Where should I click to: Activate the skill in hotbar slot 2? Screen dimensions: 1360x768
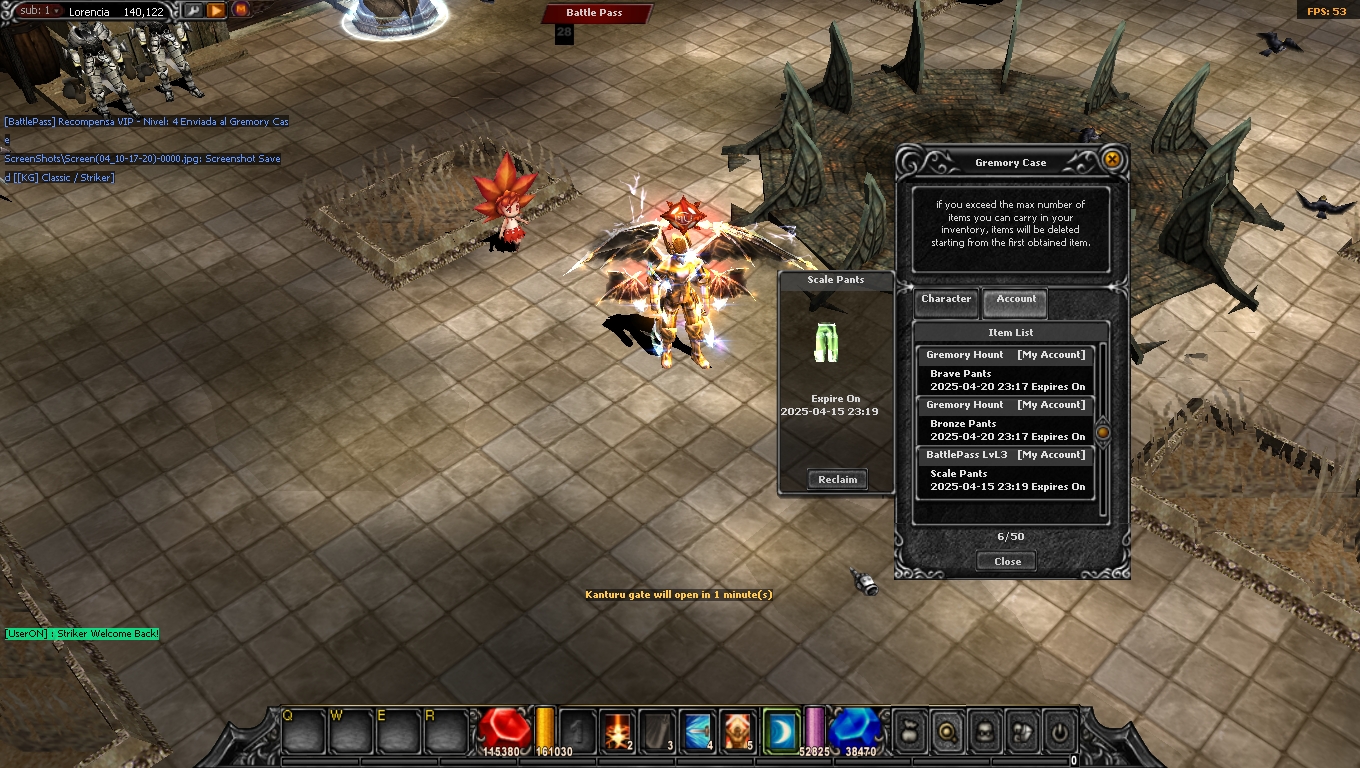tap(618, 732)
